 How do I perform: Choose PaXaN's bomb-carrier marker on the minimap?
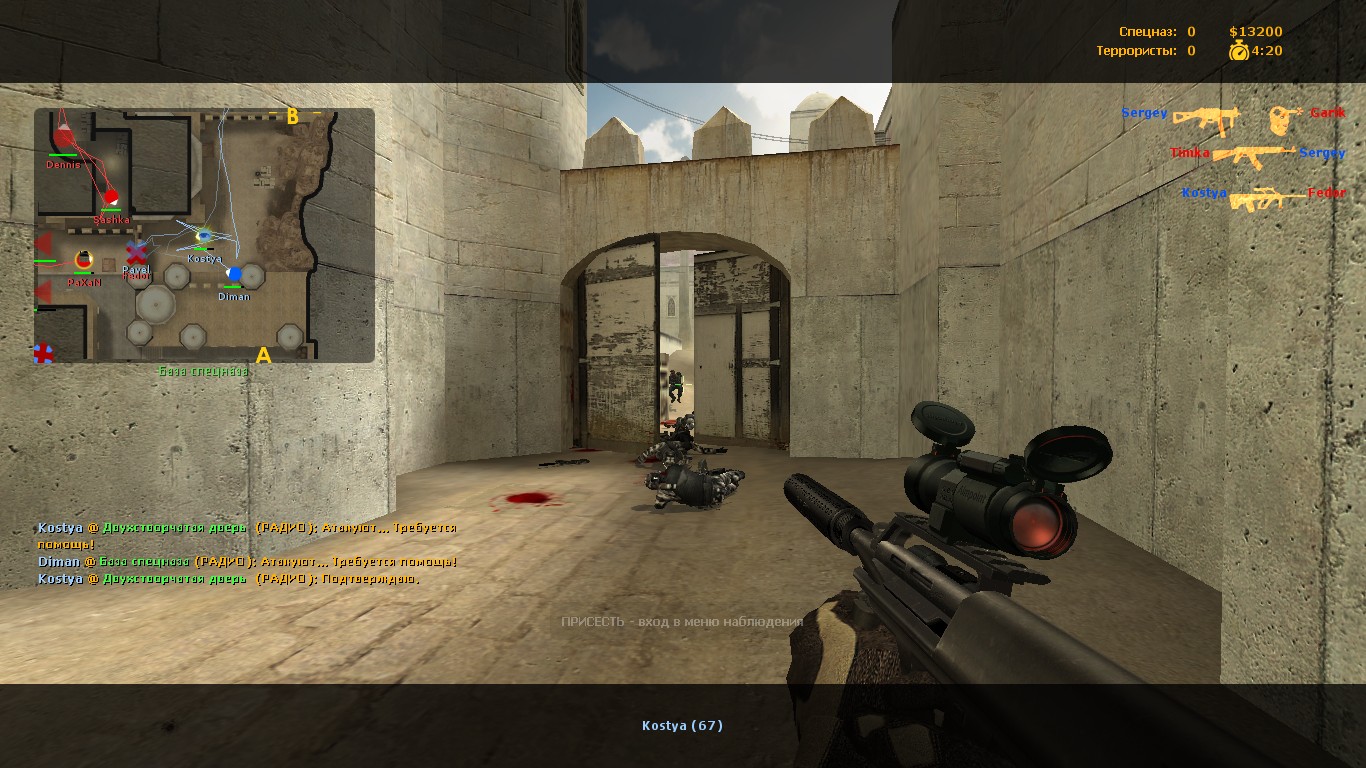[x=84, y=260]
